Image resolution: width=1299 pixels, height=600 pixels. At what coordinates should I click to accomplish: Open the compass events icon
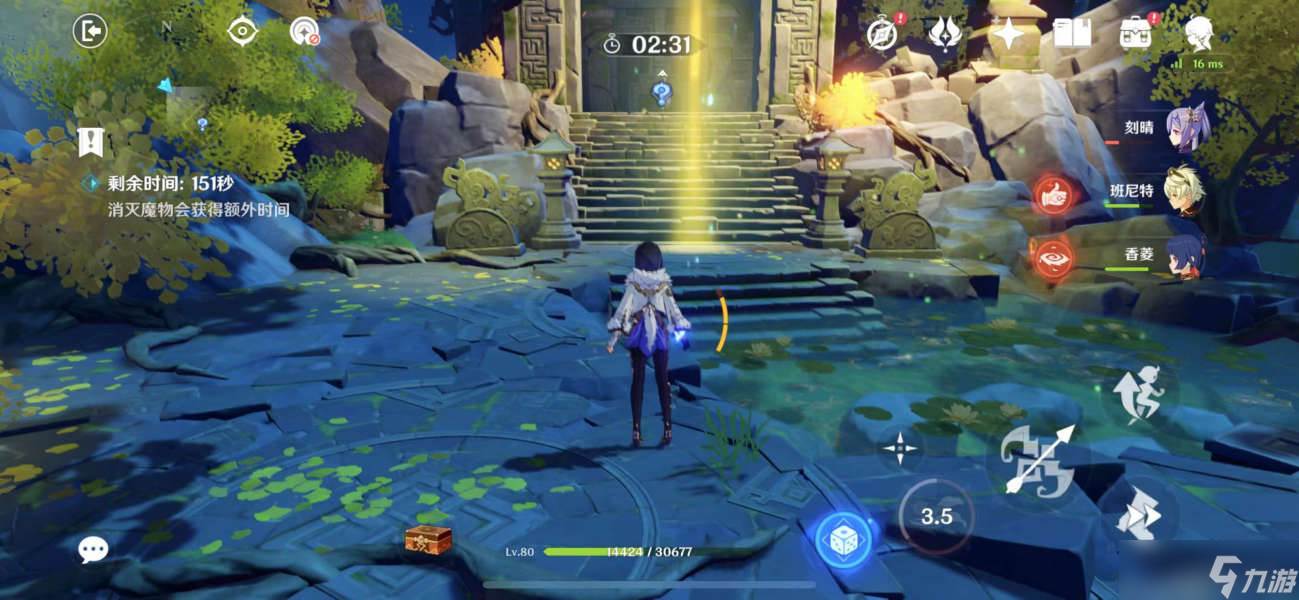[x=882, y=33]
